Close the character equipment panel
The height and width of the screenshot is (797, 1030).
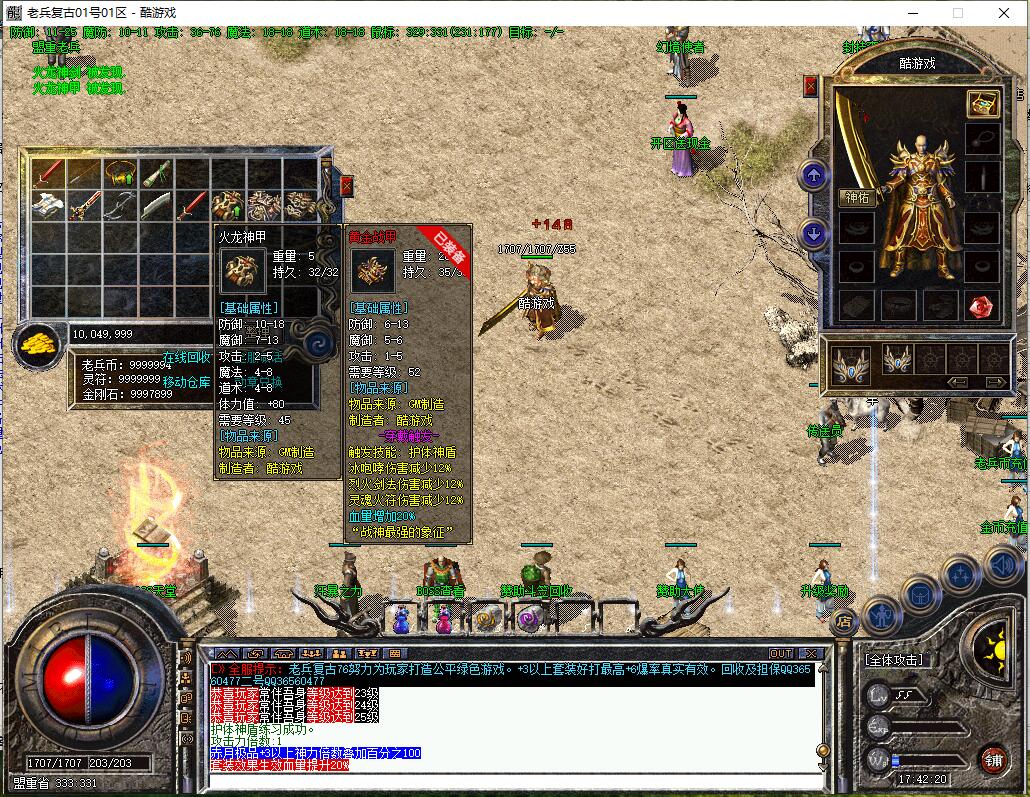[x=810, y=87]
